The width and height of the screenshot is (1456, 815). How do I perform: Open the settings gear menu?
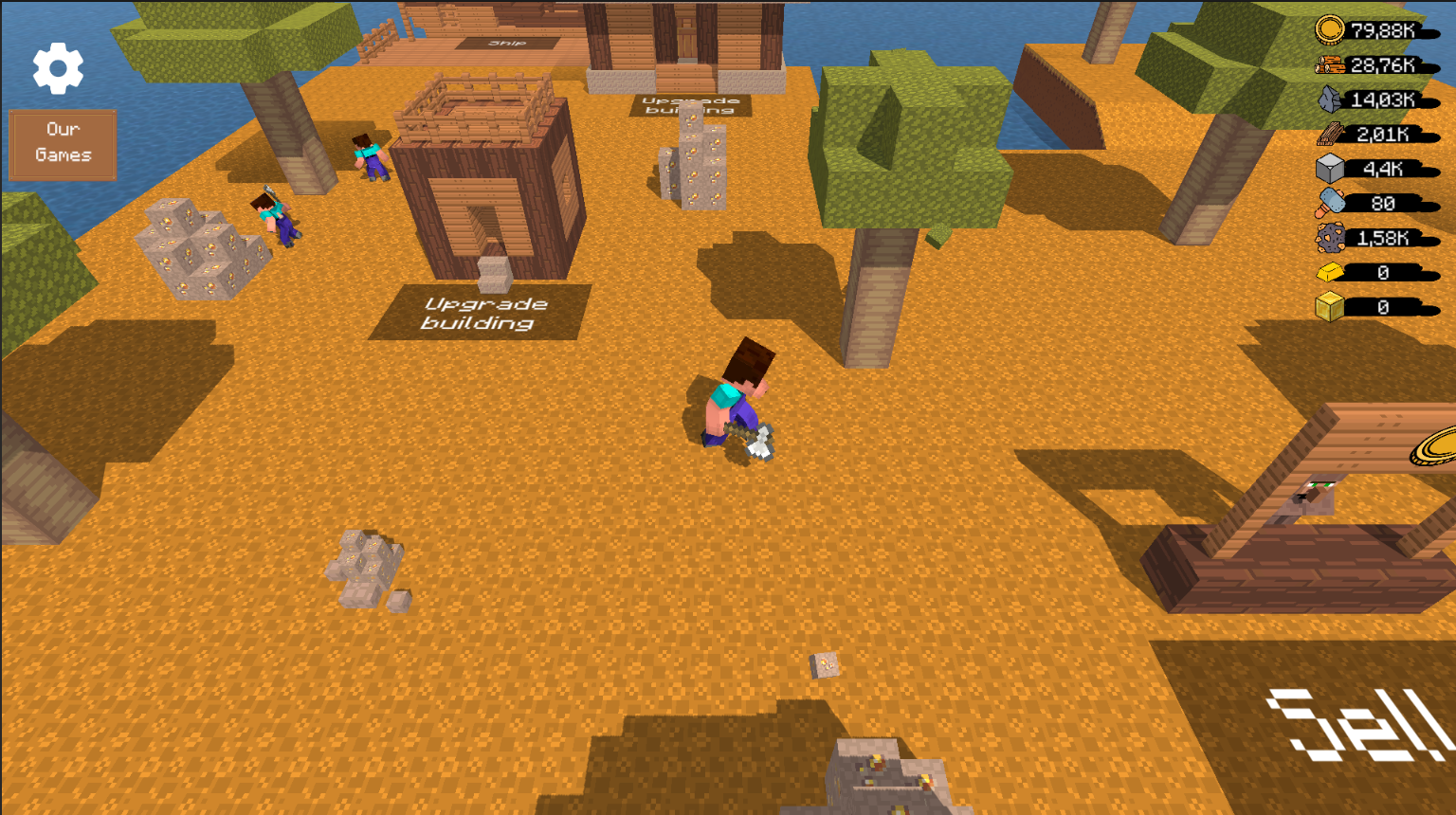click(60, 68)
